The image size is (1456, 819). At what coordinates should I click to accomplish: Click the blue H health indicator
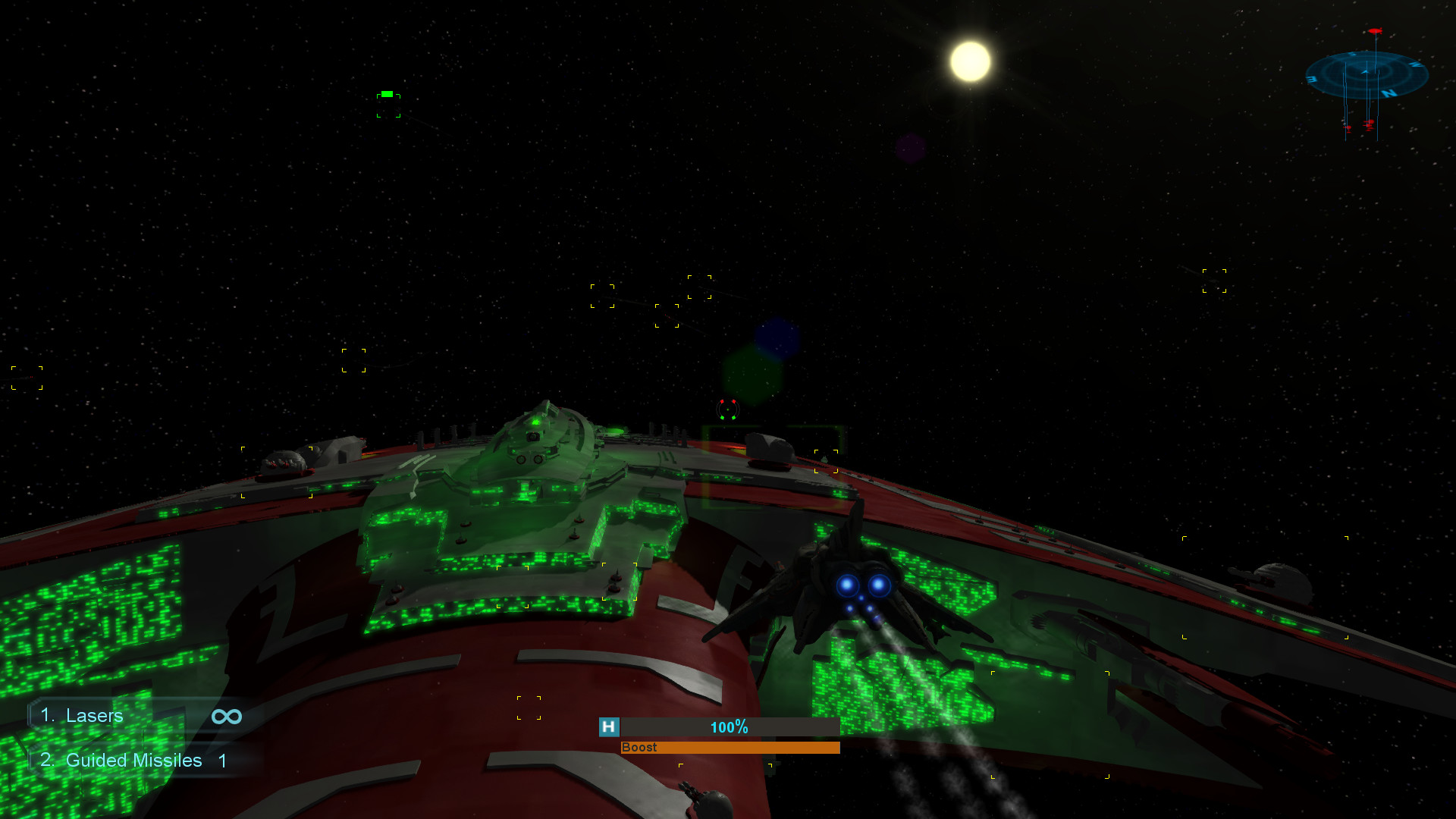click(607, 727)
